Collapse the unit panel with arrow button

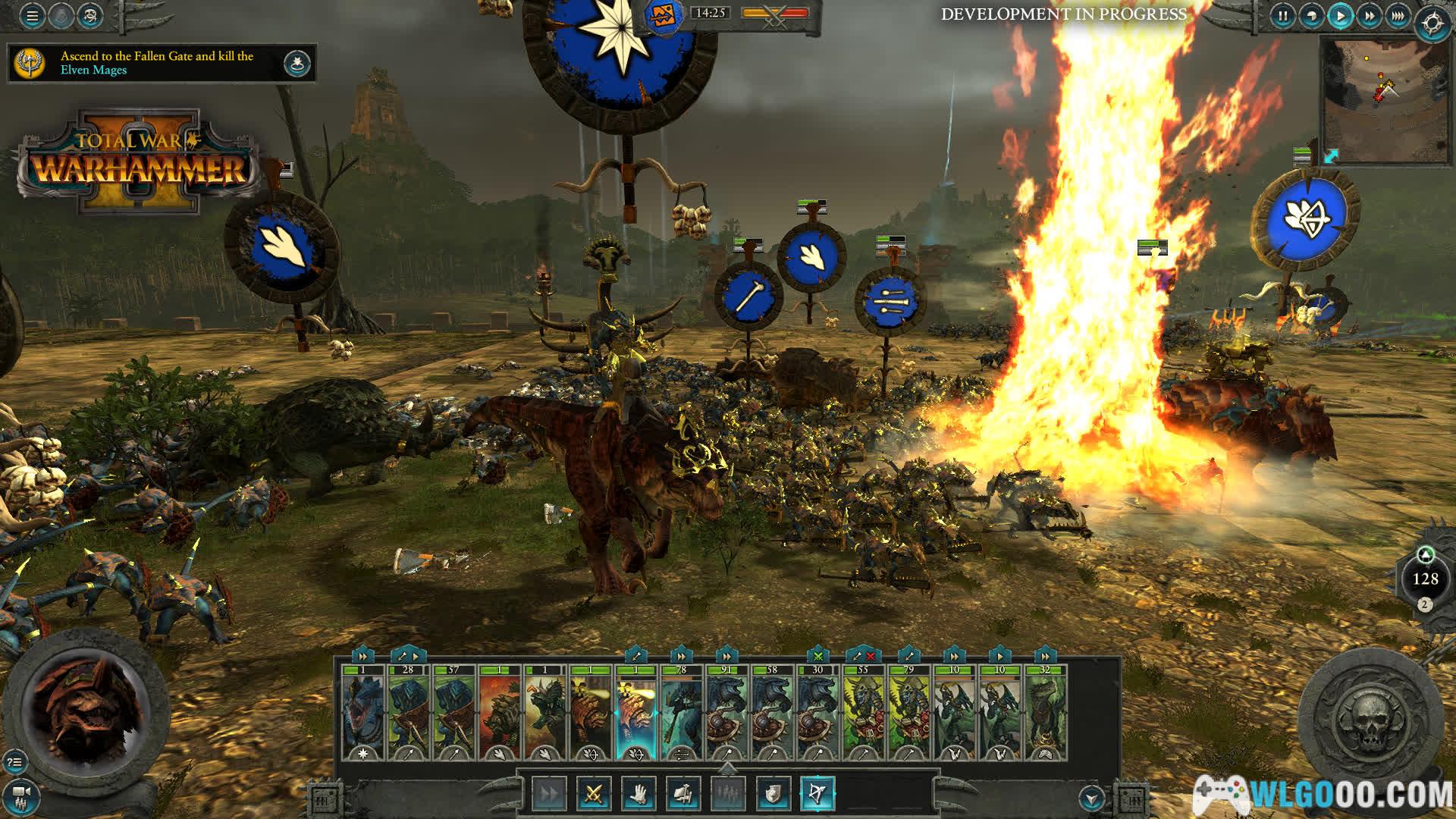(1092, 798)
